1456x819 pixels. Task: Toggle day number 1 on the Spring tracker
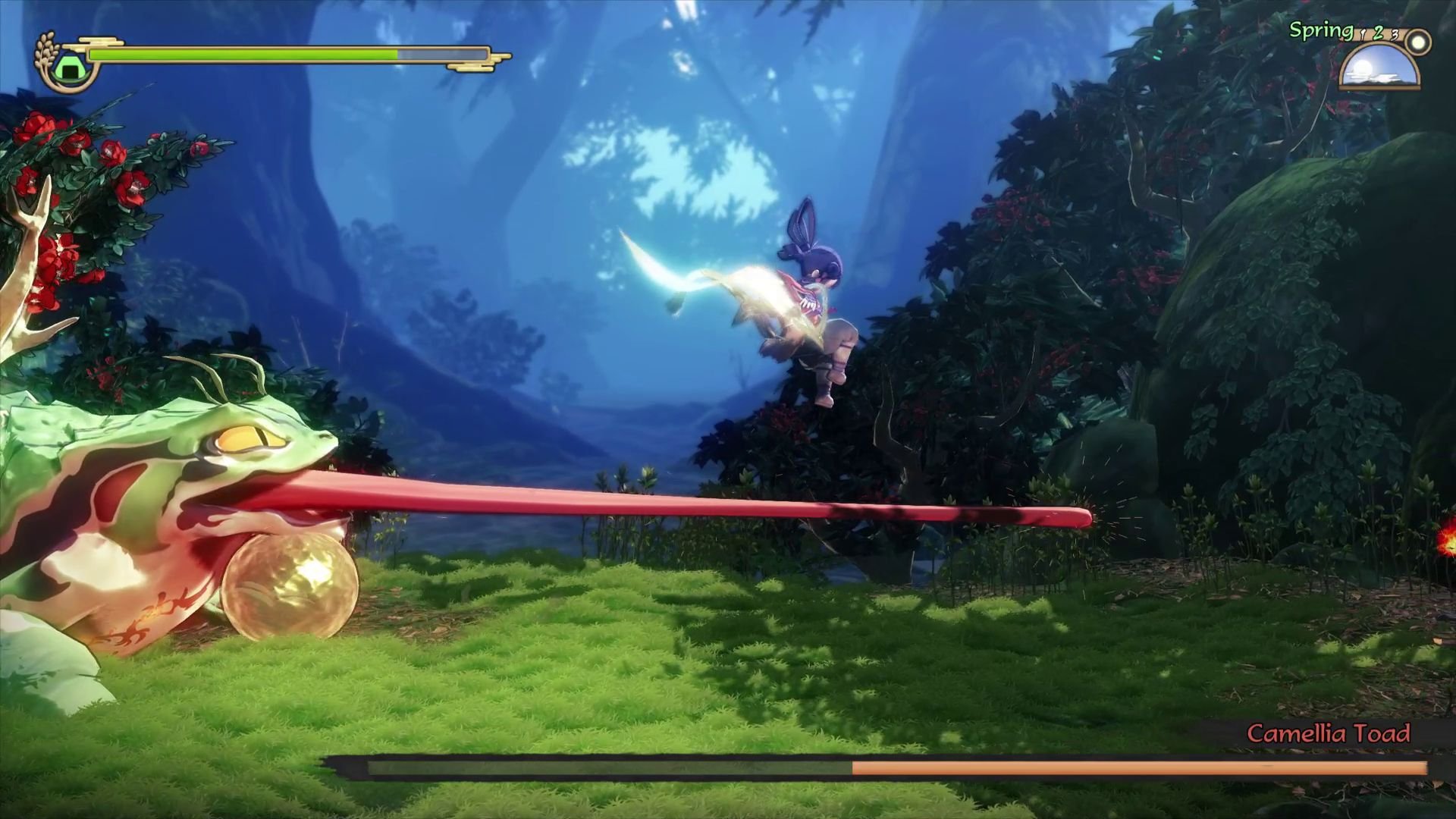tap(1363, 34)
